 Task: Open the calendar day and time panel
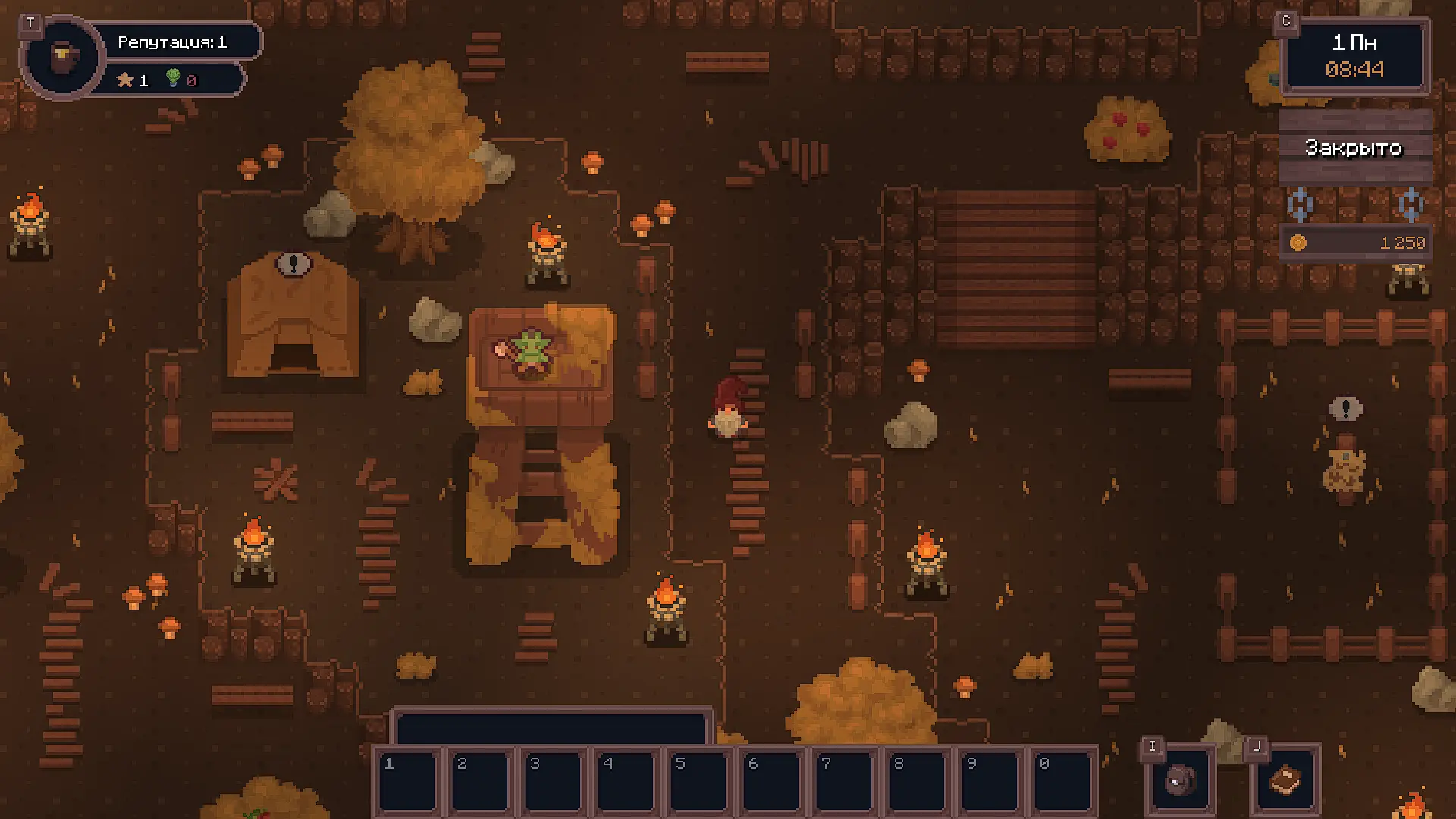click(1354, 56)
